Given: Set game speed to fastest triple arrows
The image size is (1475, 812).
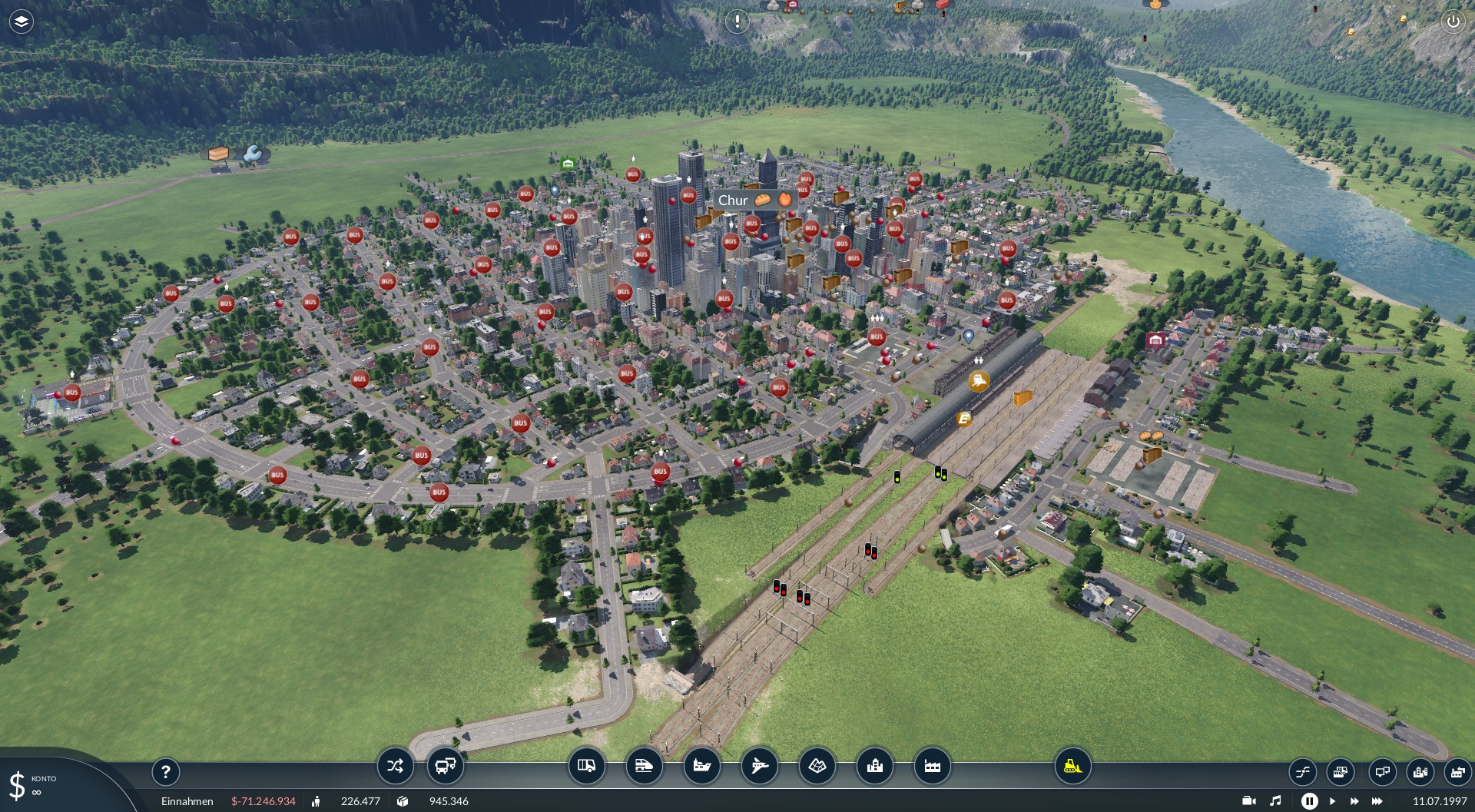Looking at the screenshot, I should point(1377,801).
